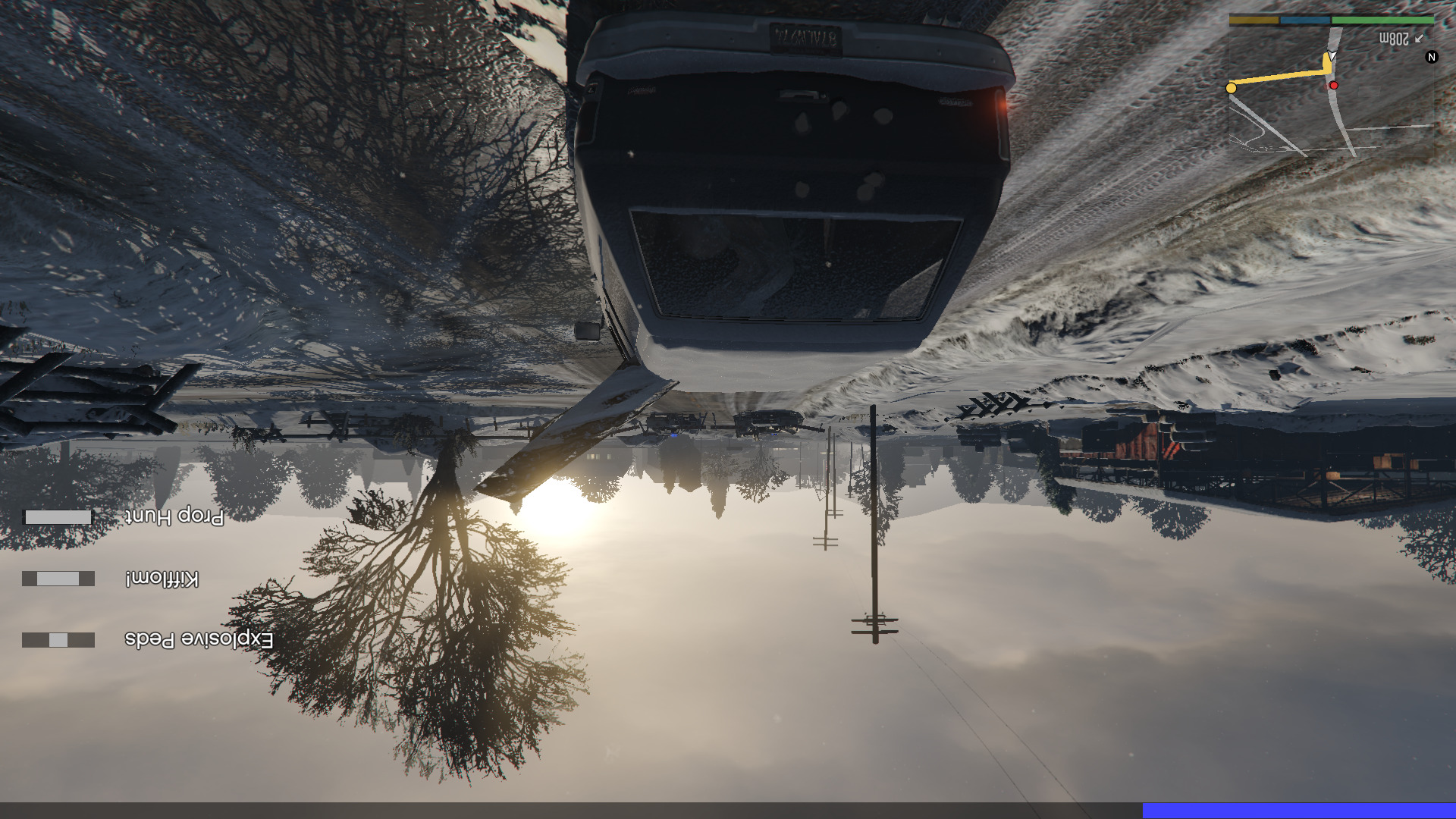Click the Kifflom! vote progress bar
The image size is (1456, 819).
coord(57,579)
